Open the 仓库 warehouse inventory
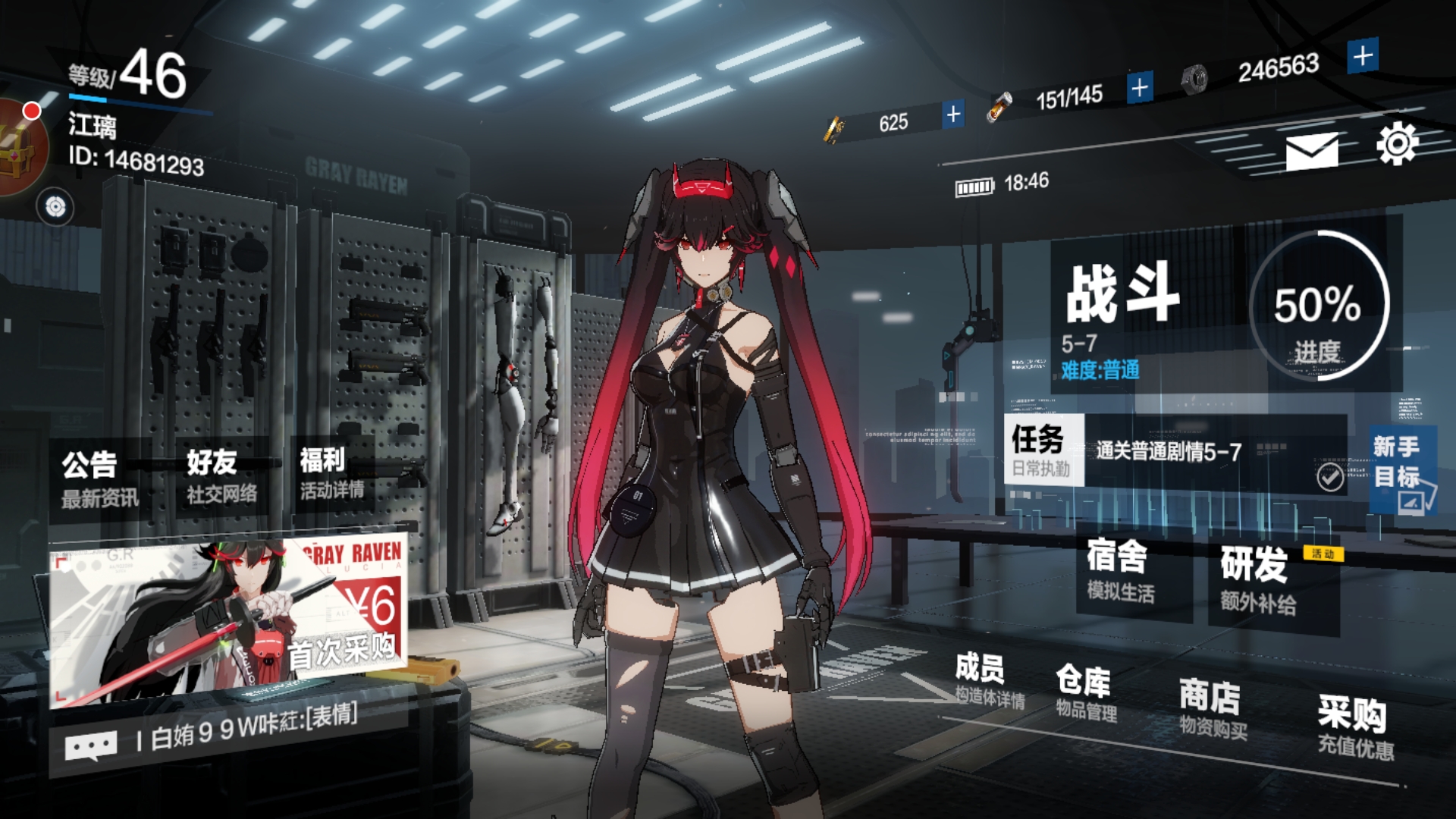The width and height of the screenshot is (1456, 819). click(x=1084, y=692)
